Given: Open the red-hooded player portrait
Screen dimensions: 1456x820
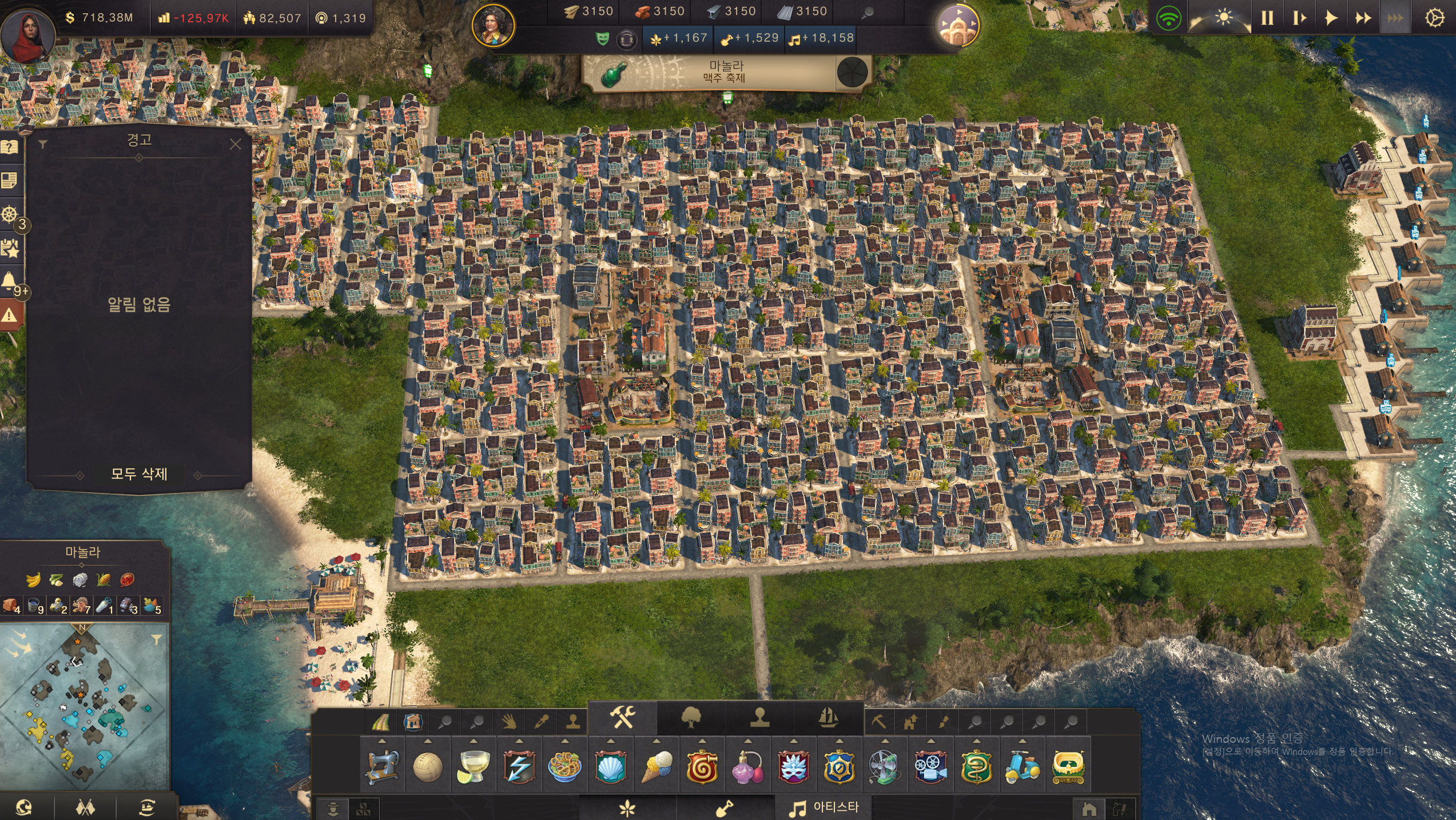Looking at the screenshot, I should point(27,35).
